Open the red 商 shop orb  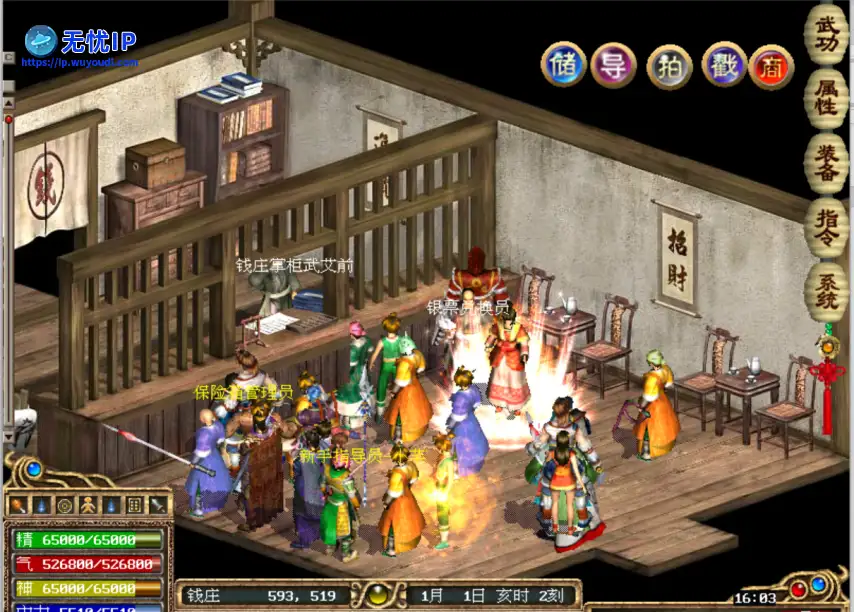[771, 66]
